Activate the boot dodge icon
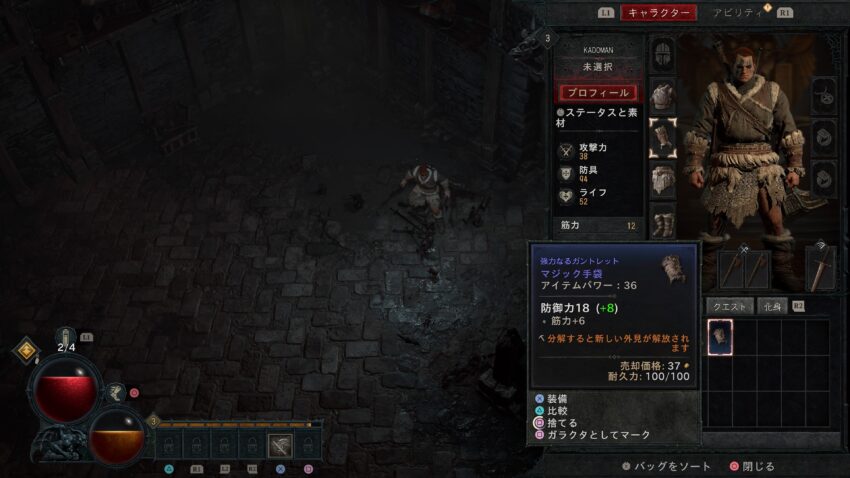The image size is (850, 478). tap(117, 394)
